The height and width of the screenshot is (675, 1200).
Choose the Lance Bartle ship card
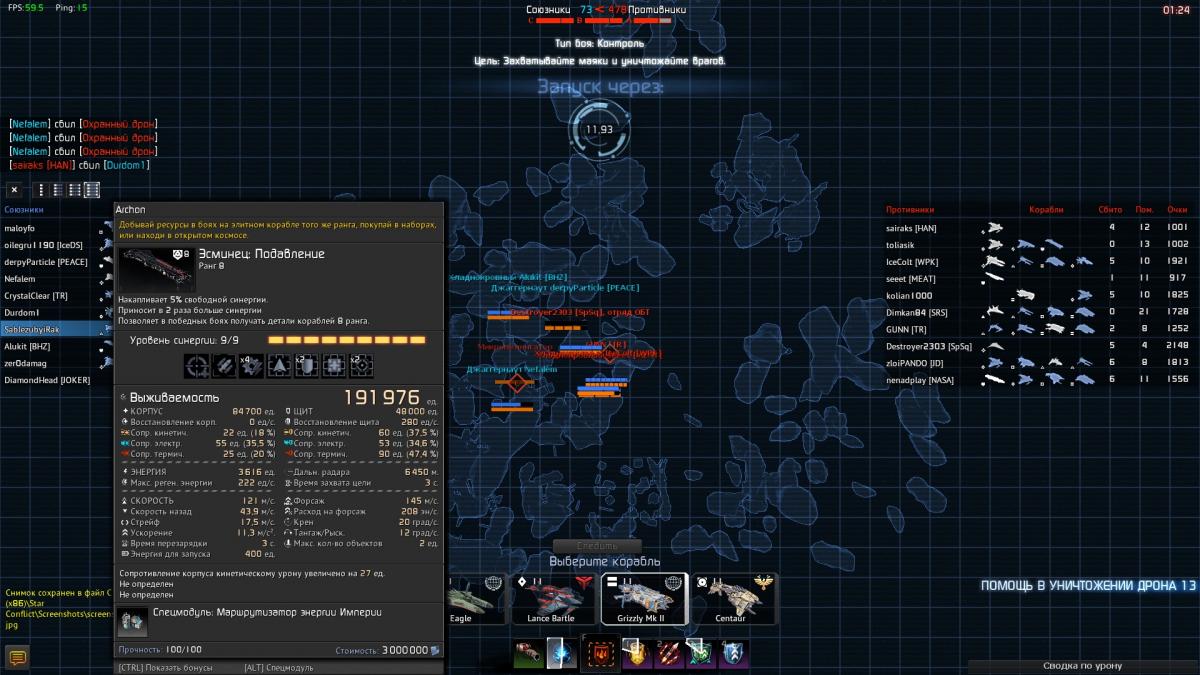551,598
